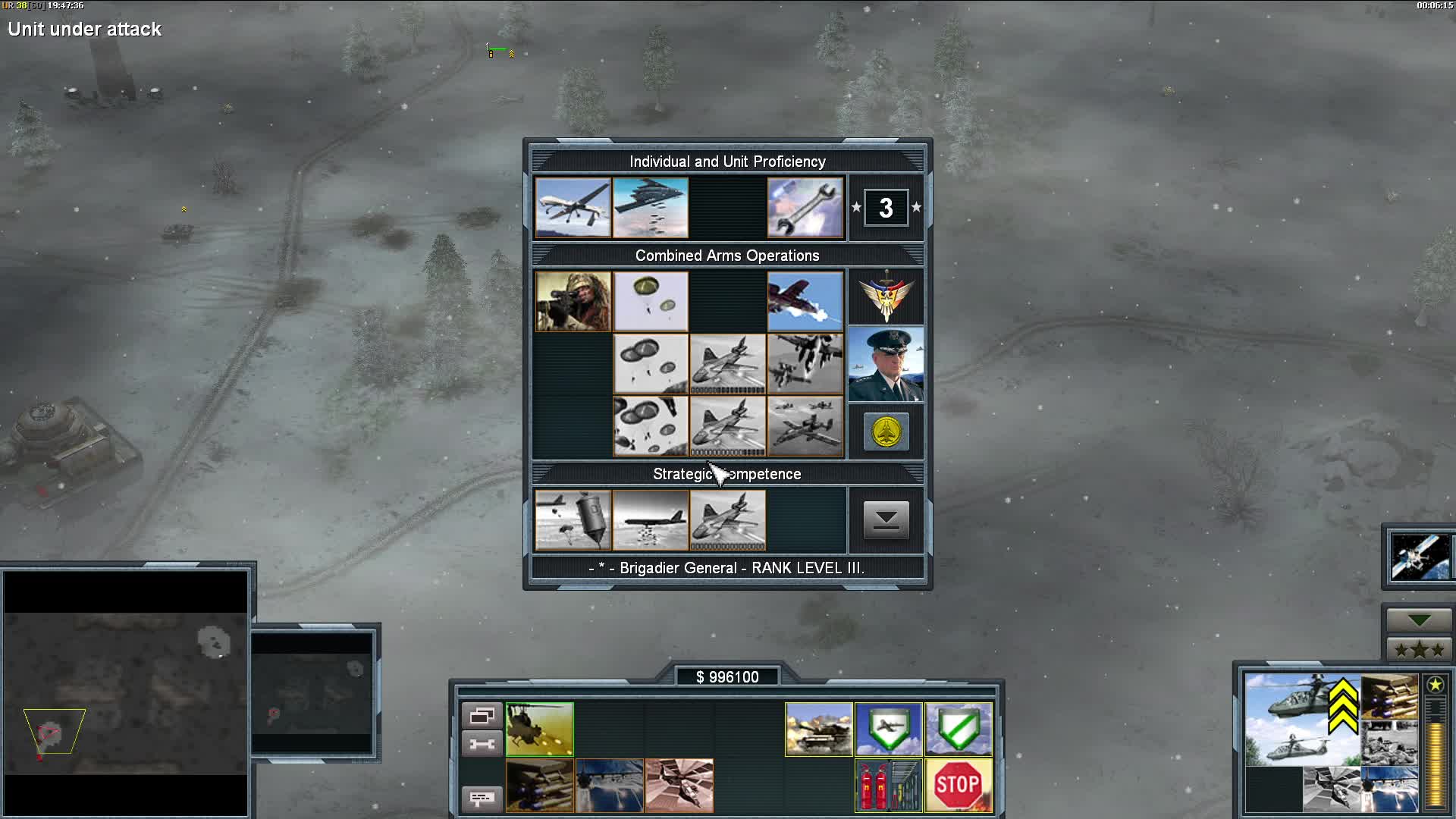The image size is (1456, 819).
Task: Toggle the aircraft guard shield stance
Action: point(889,730)
